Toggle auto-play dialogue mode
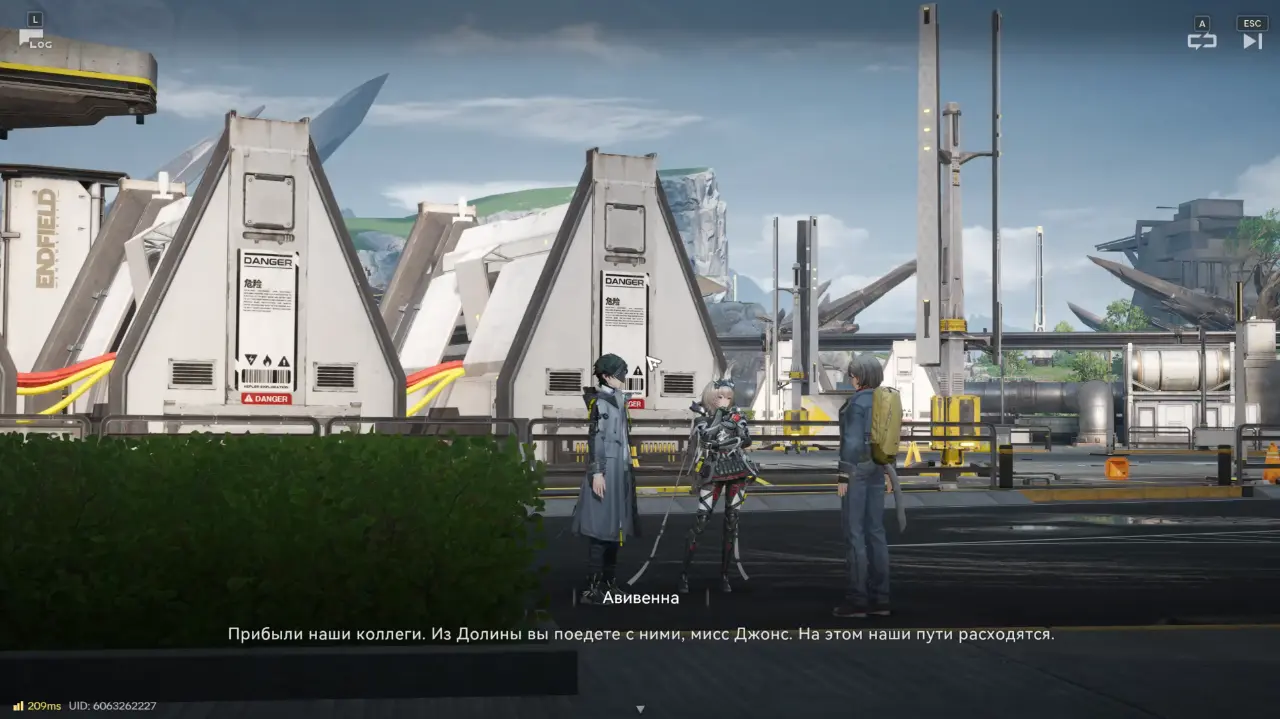 coord(1201,40)
